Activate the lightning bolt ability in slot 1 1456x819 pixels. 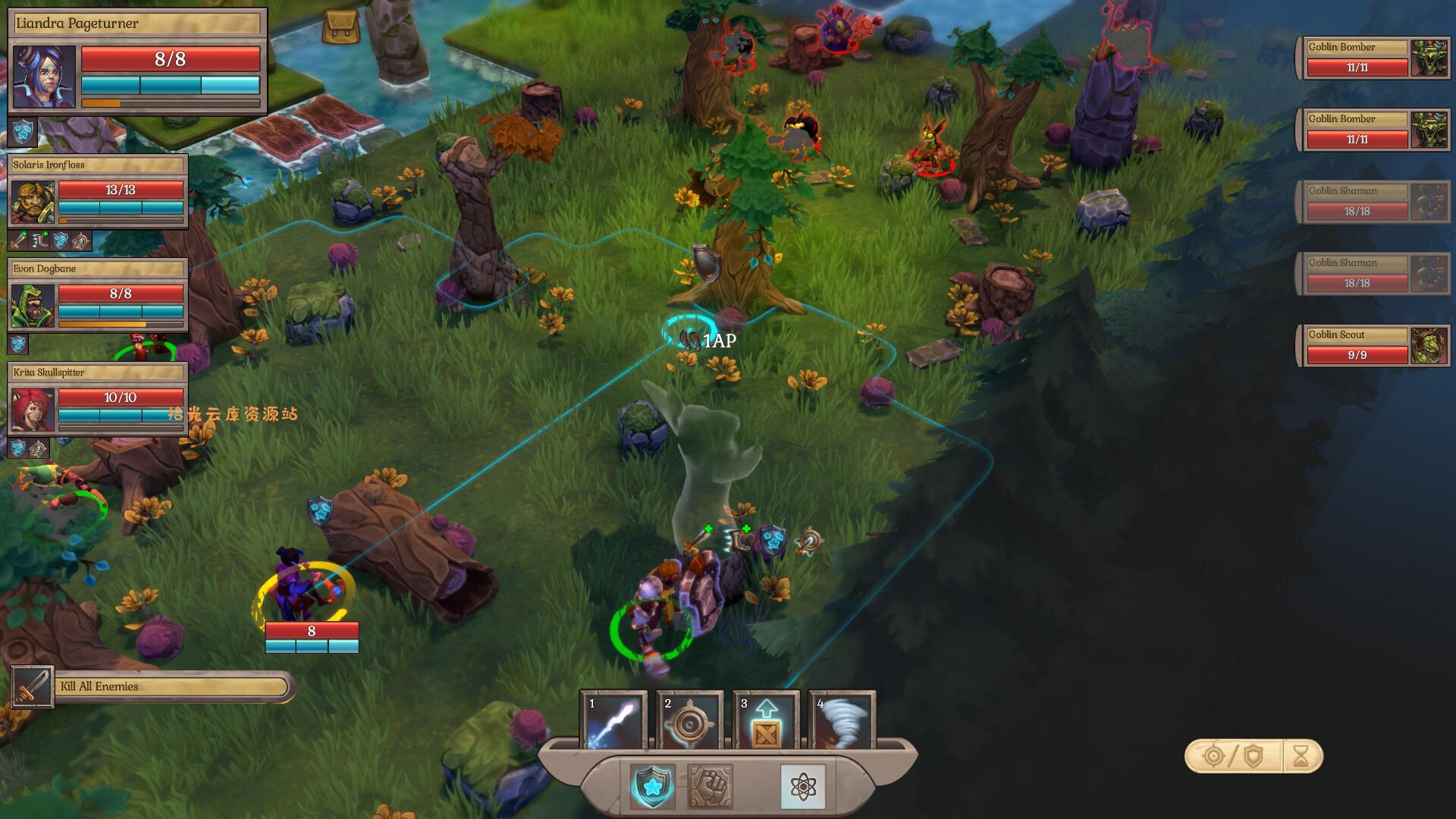613,720
